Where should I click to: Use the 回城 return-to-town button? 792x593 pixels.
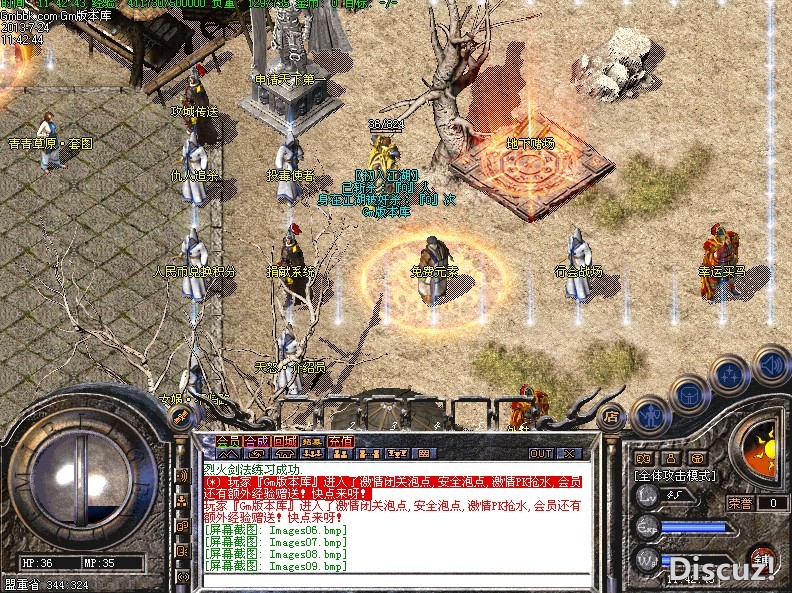coord(284,441)
